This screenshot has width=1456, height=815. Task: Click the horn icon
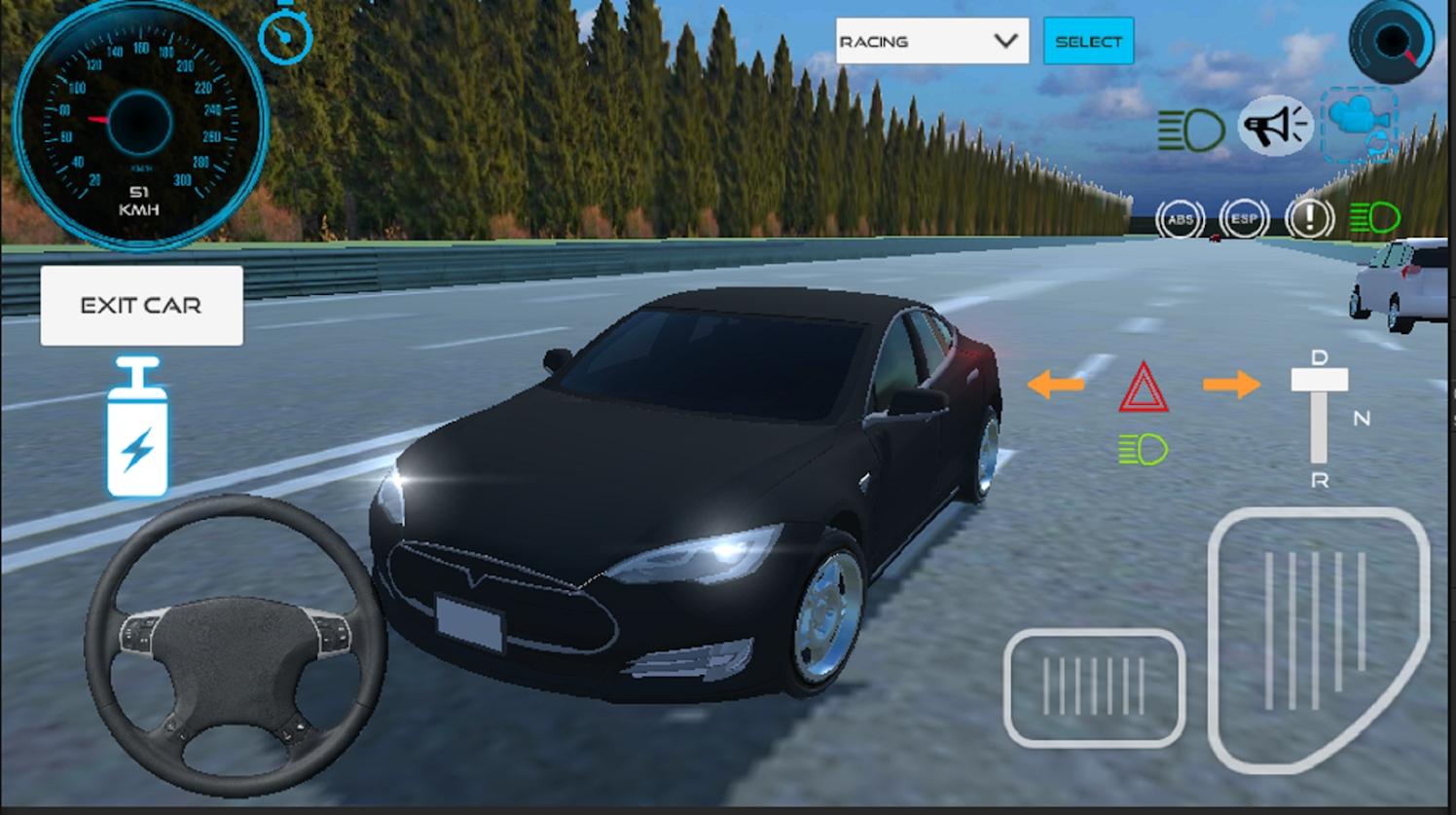click(x=1275, y=124)
